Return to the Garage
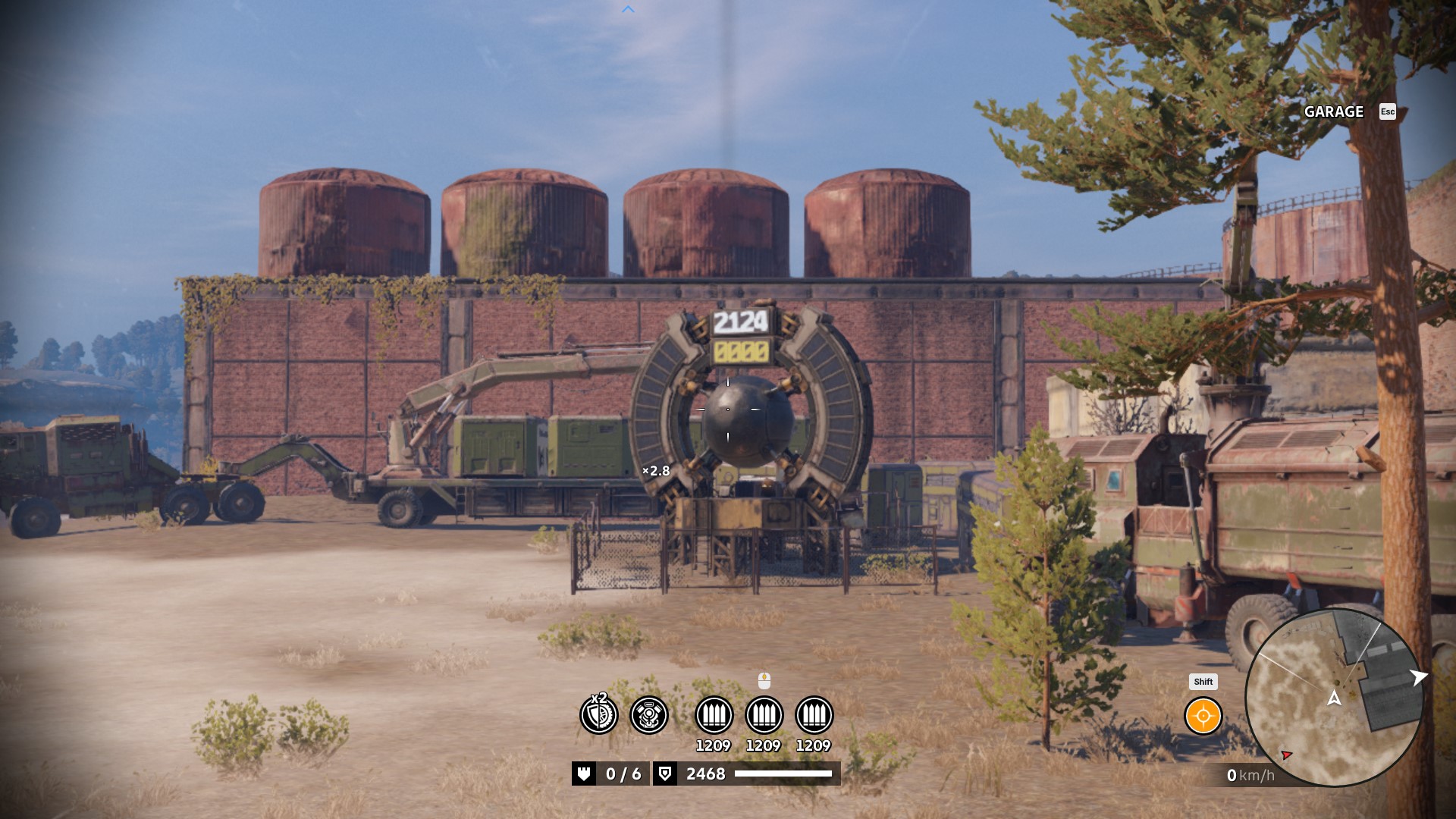Image resolution: width=1456 pixels, height=819 pixels. coord(1334,111)
